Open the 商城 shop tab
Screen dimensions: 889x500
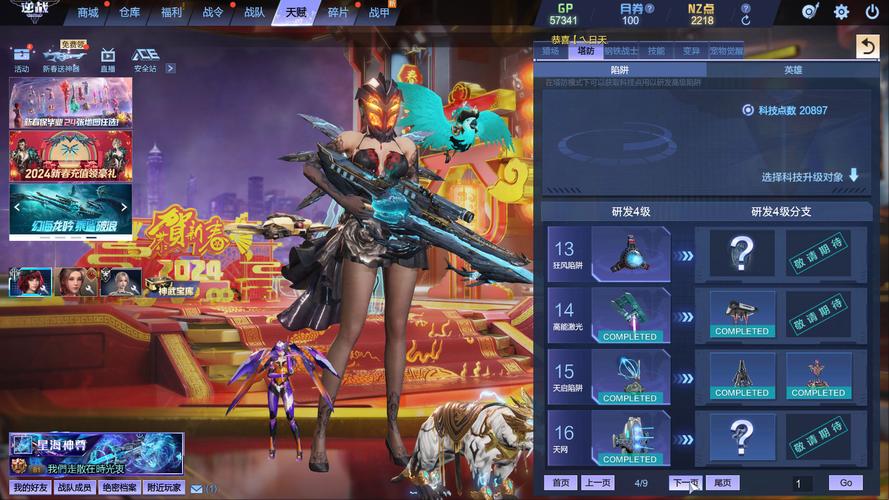click(88, 13)
